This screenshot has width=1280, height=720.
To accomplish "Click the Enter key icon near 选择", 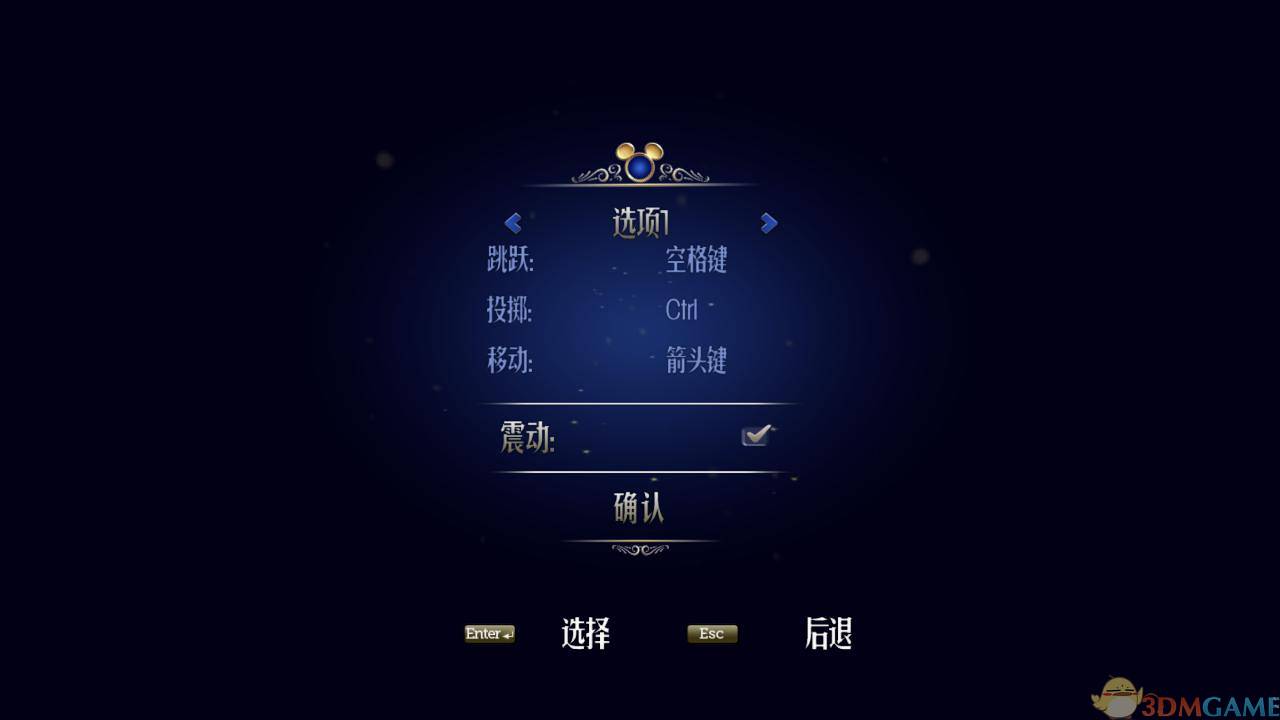I will pyautogui.click(x=487, y=633).
